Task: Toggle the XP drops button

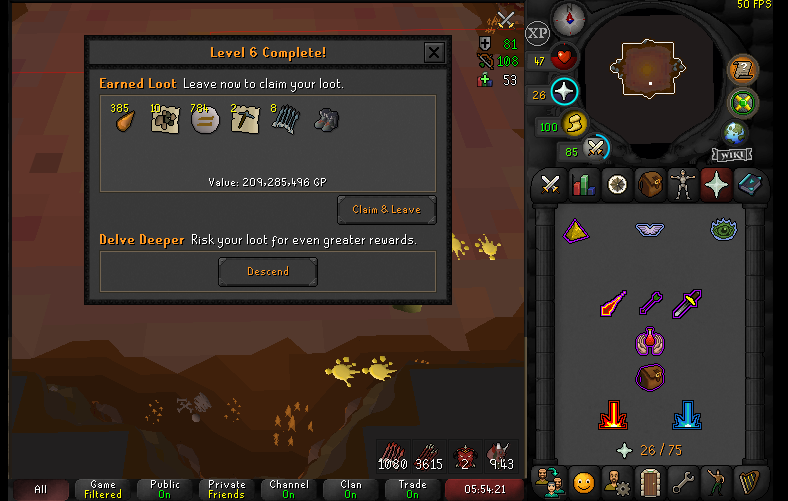Action: 538,33
